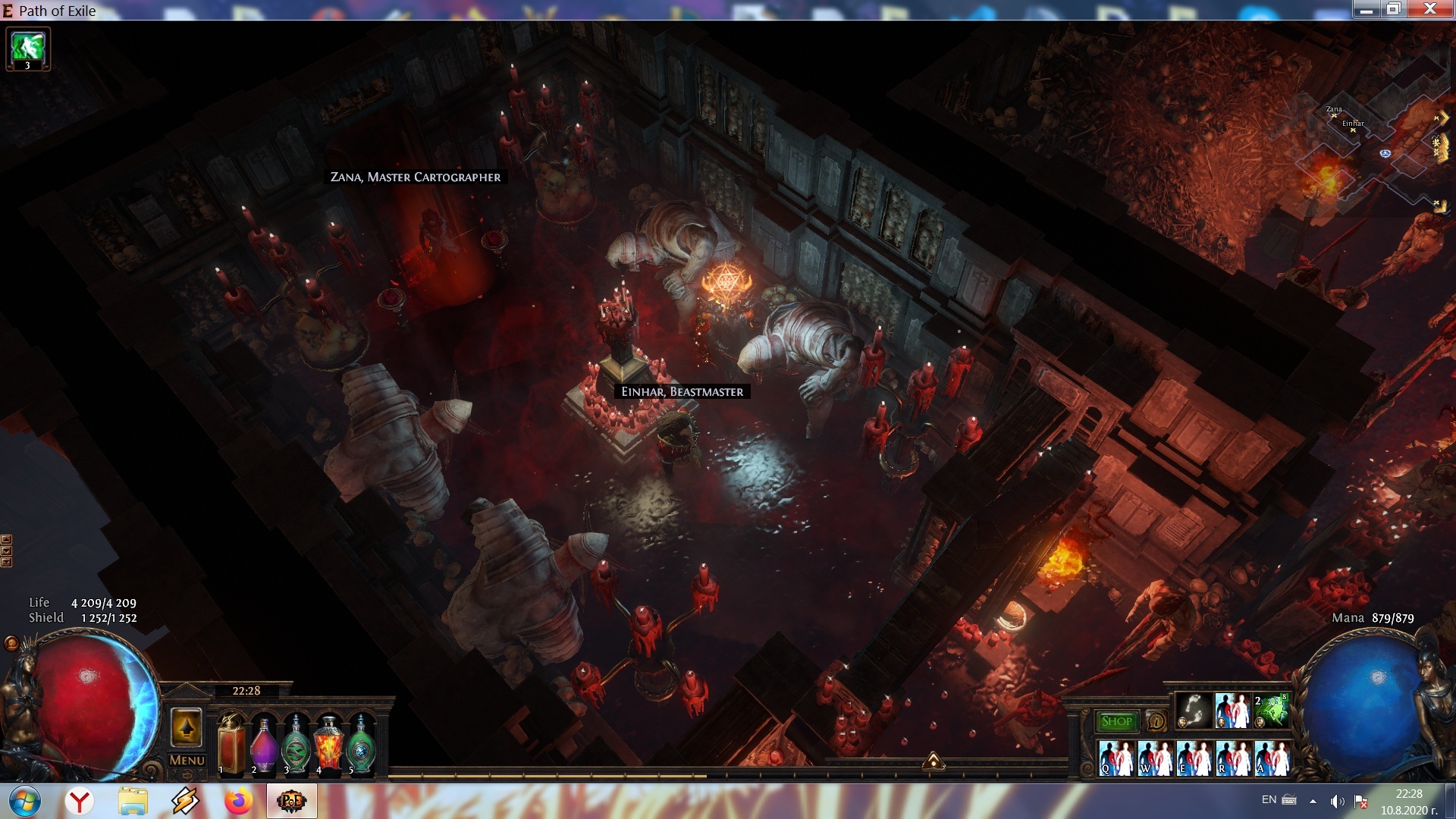The width and height of the screenshot is (1456, 819).
Task: Choose the skill slot bound to Q
Action: click(x=1116, y=758)
